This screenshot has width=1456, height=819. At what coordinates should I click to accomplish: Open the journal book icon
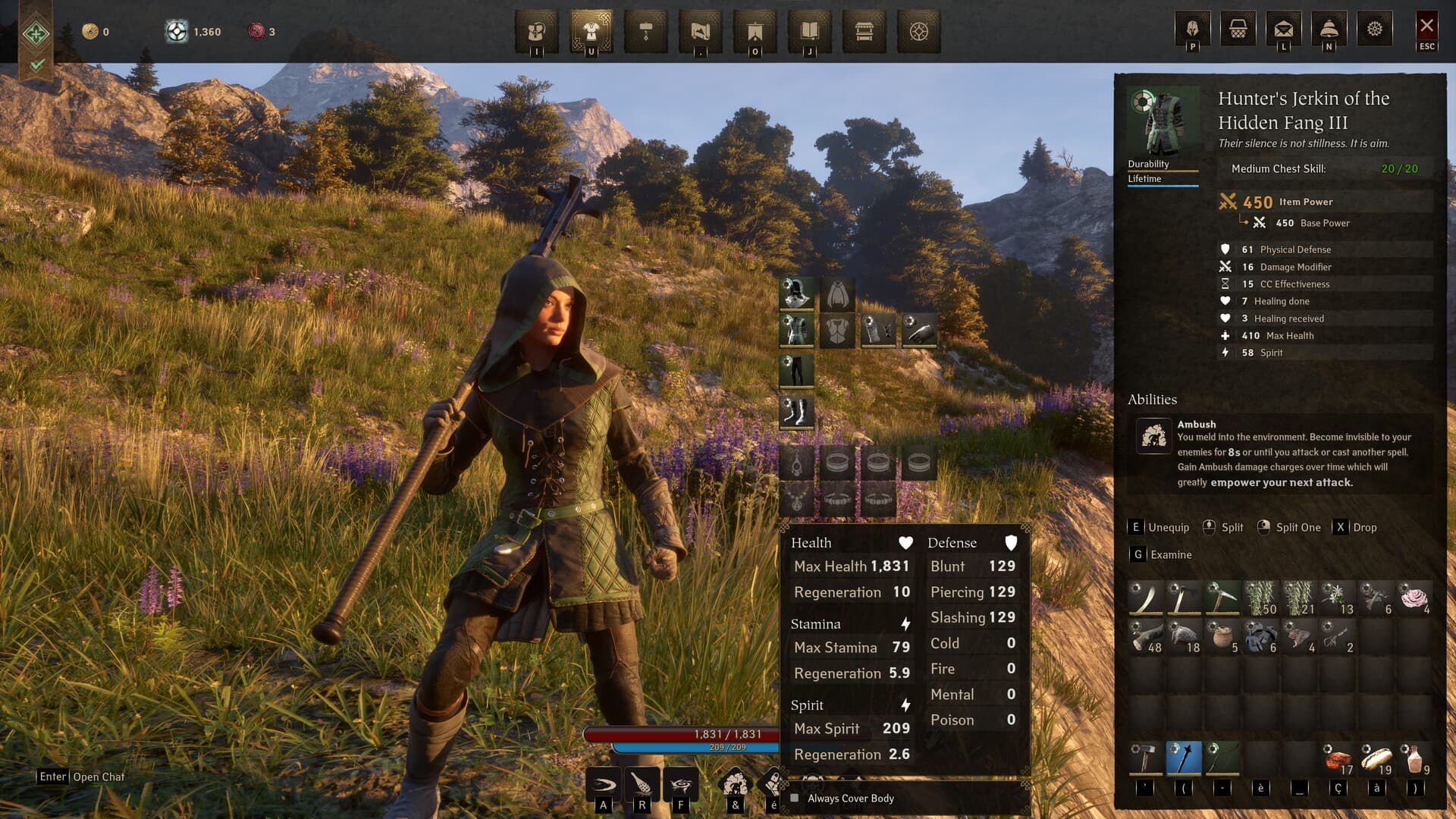point(811,32)
